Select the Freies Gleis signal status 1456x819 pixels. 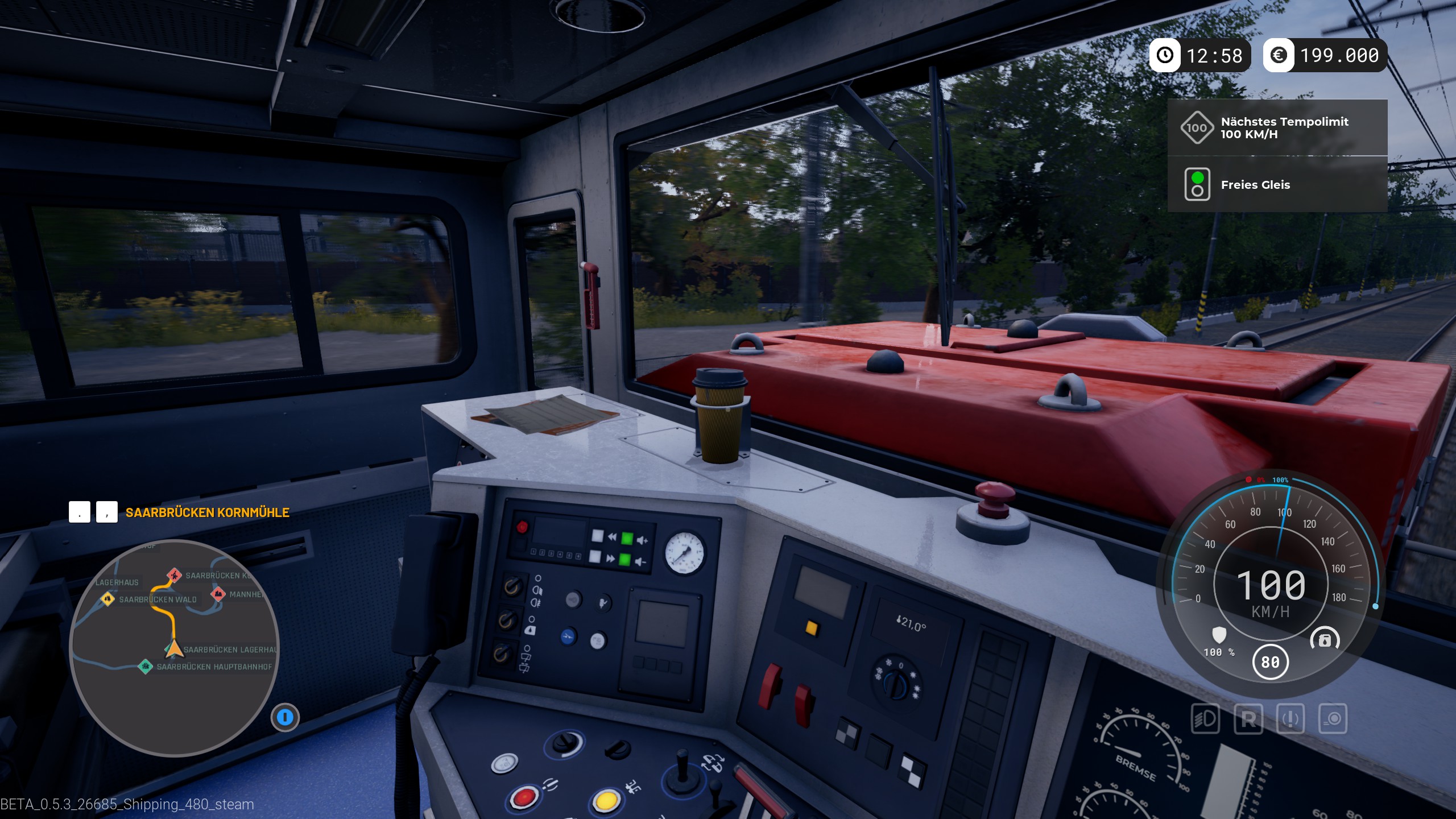point(1277,185)
